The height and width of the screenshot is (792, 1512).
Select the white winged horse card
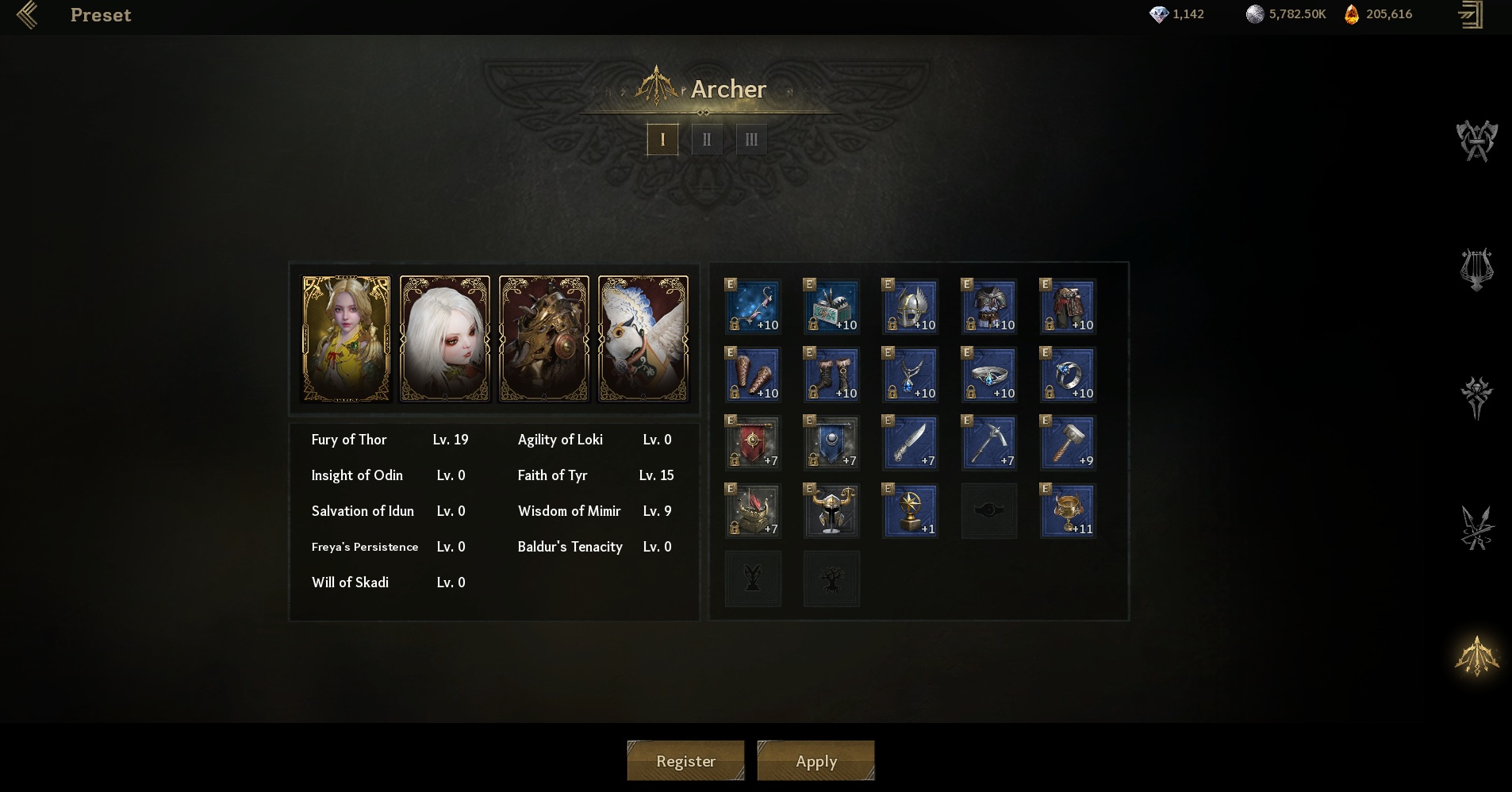643,339
